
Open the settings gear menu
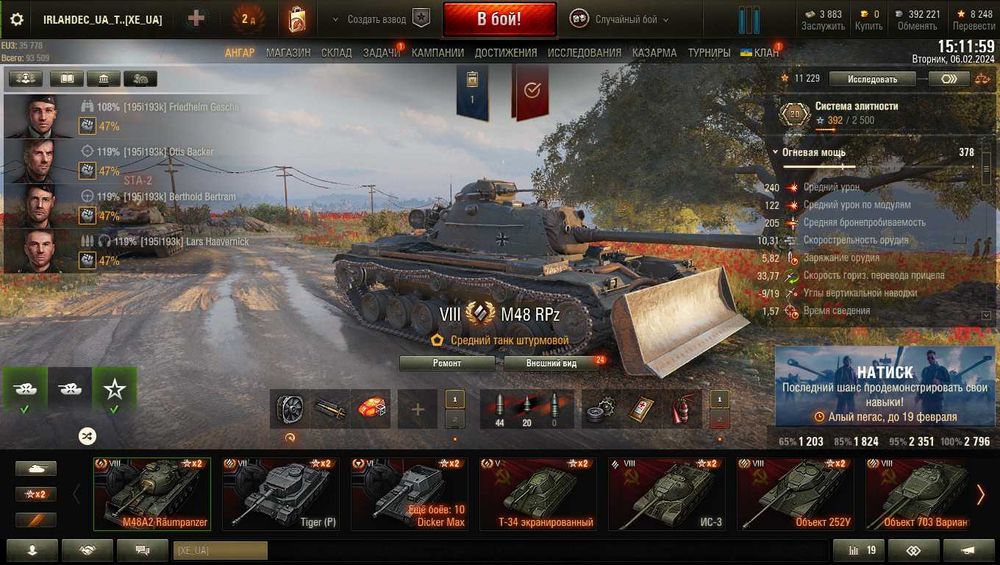pos(16,19)
